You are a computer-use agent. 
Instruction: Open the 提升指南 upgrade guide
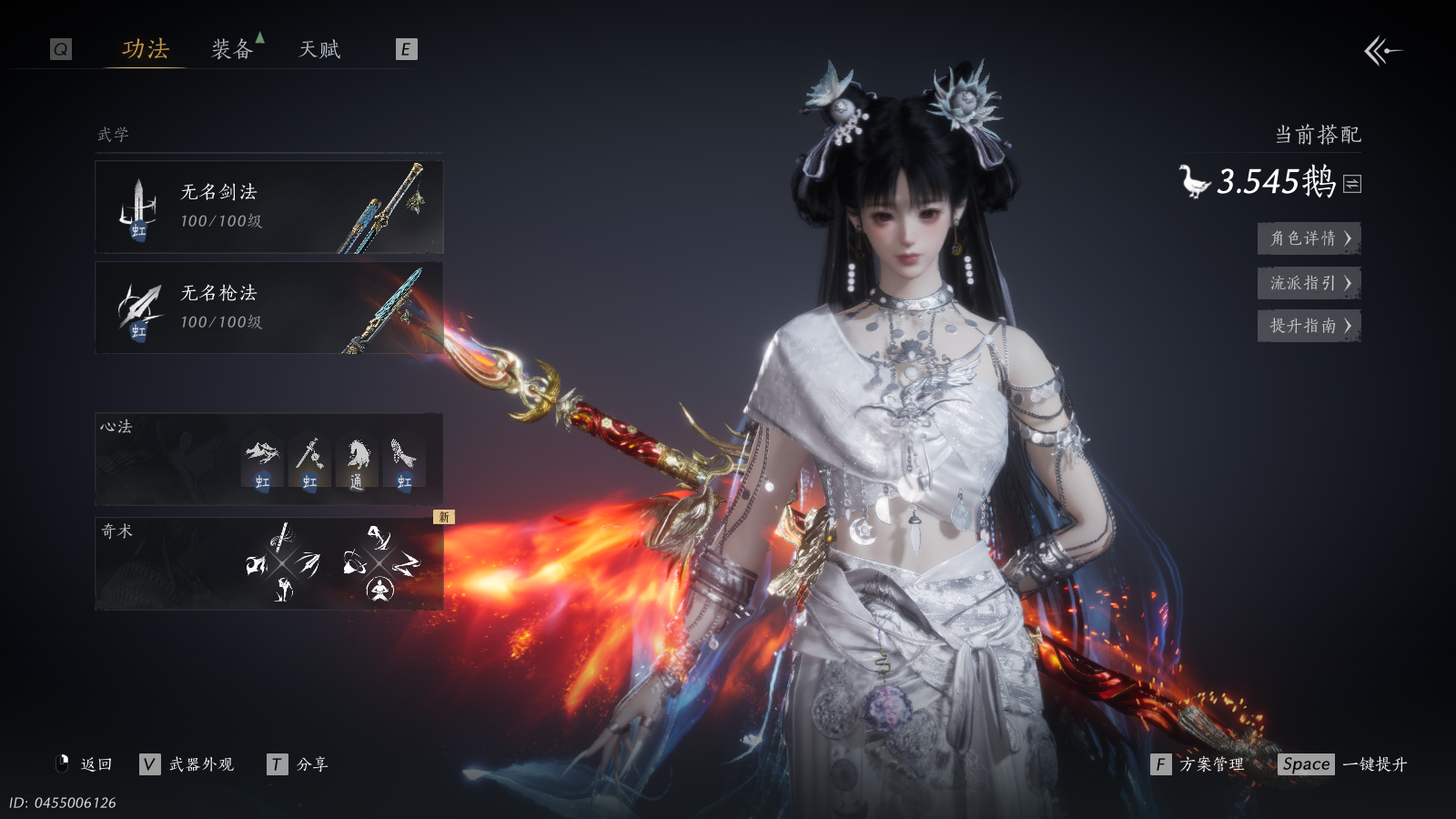tap(1309, 326)
